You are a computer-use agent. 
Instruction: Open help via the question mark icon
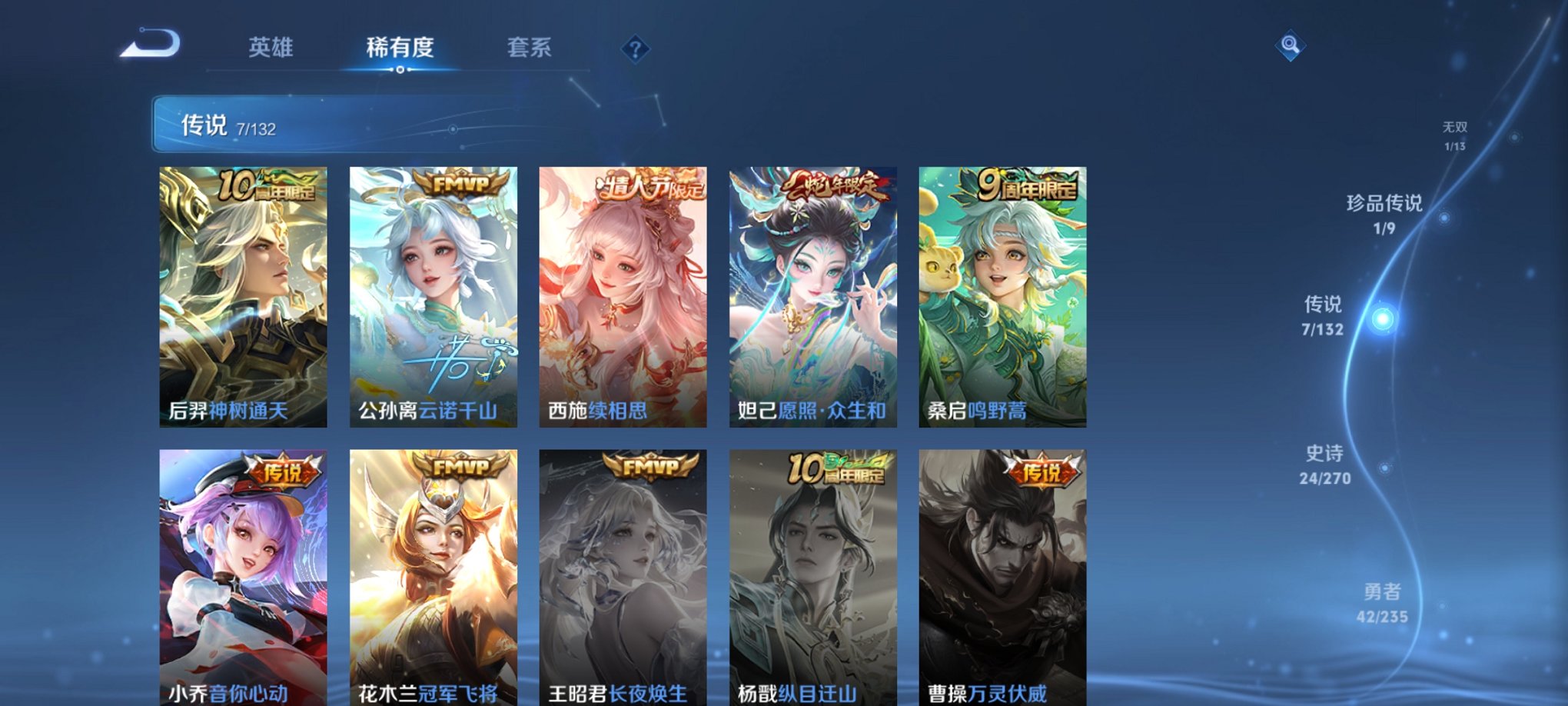coord(633,50)
